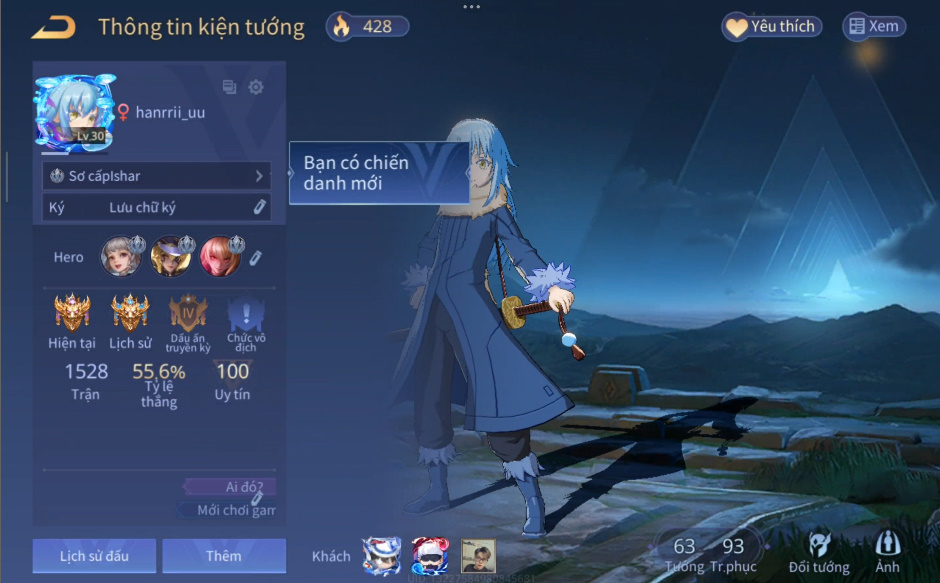Open the Dấu ấn truyền kỳ badge
Image resolution: width=940 pixels, height=583 pixels.
click(189, 314)
